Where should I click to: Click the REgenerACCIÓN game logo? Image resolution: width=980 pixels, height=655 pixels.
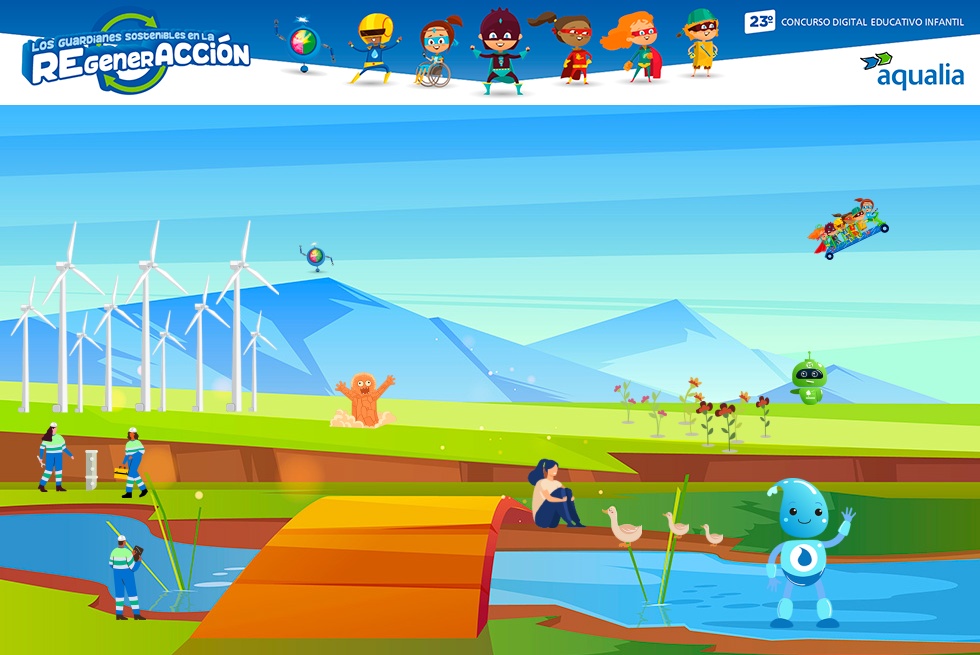pos(138,55)
